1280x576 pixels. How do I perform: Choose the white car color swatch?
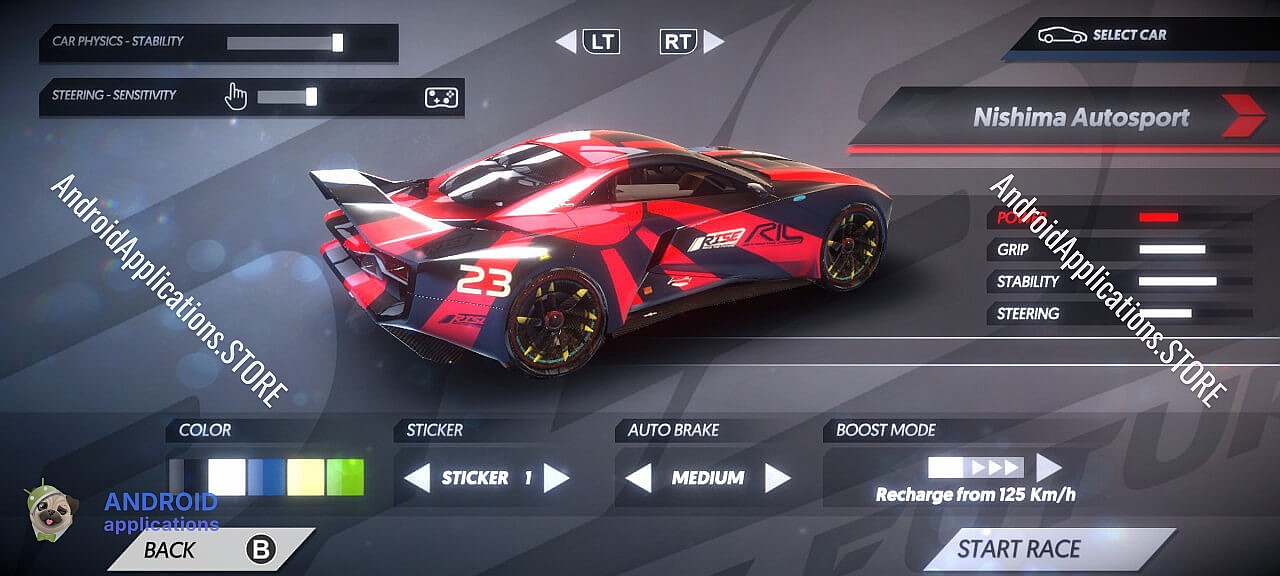[227, 477]
